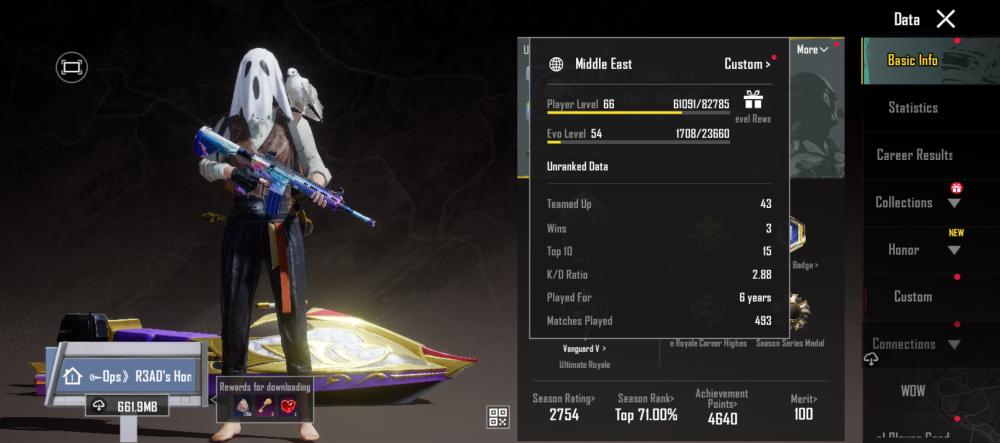1000x443 pixels.
Task: Show the Merit details
Action: tap(802, 406)
